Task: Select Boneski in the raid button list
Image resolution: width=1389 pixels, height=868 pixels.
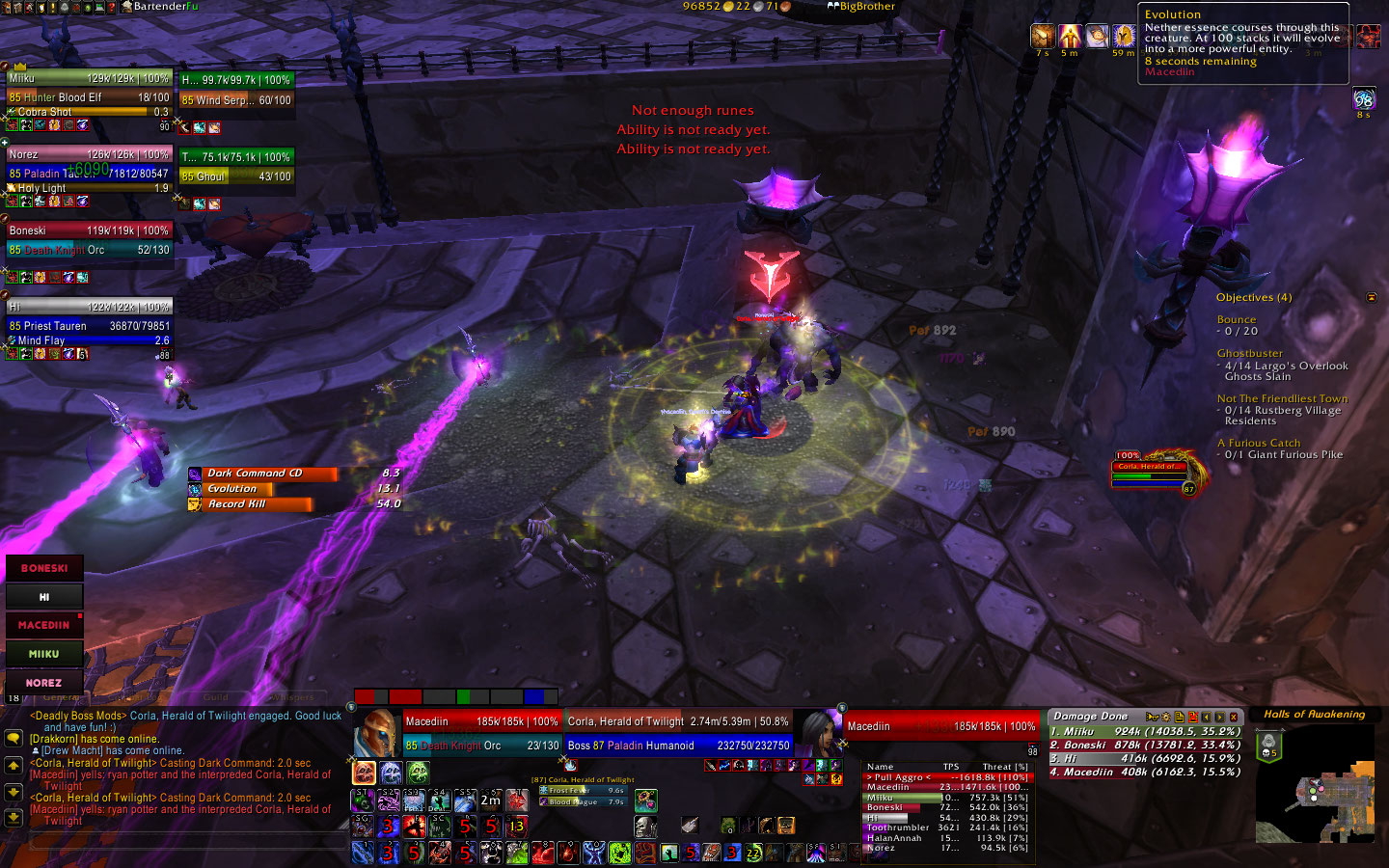Action: tap(44, 568)
